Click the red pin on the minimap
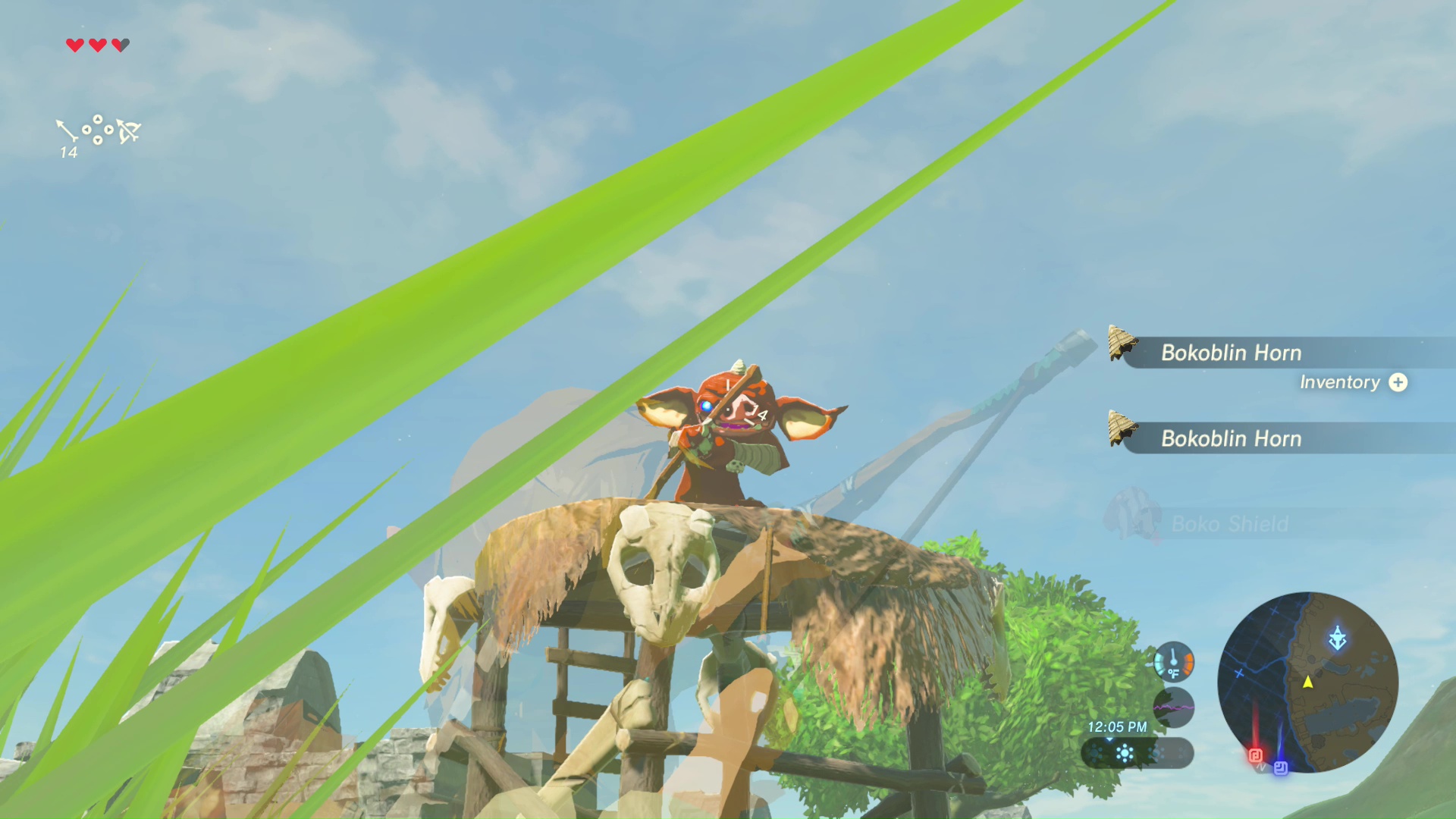Viewport: 1456px width, 819px height. 1255,755
